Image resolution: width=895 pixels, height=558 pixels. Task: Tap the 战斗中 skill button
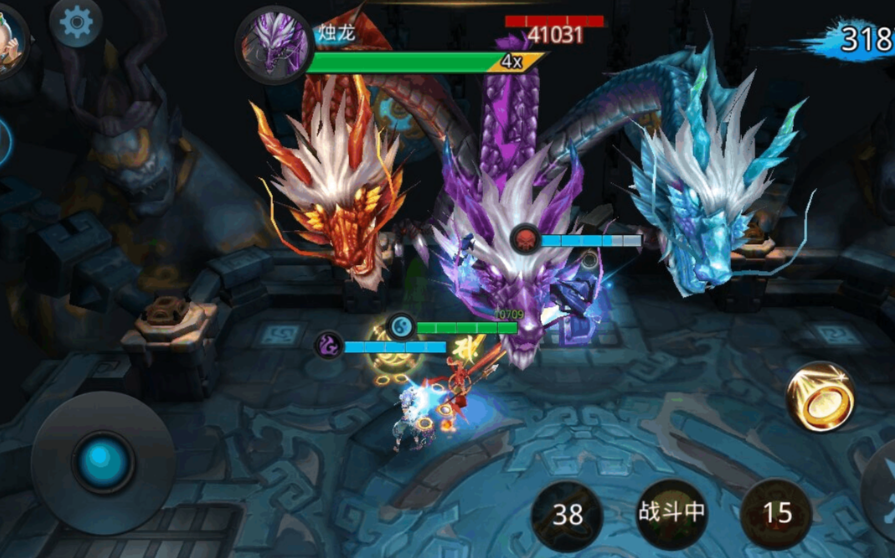(x=672, y=512)
